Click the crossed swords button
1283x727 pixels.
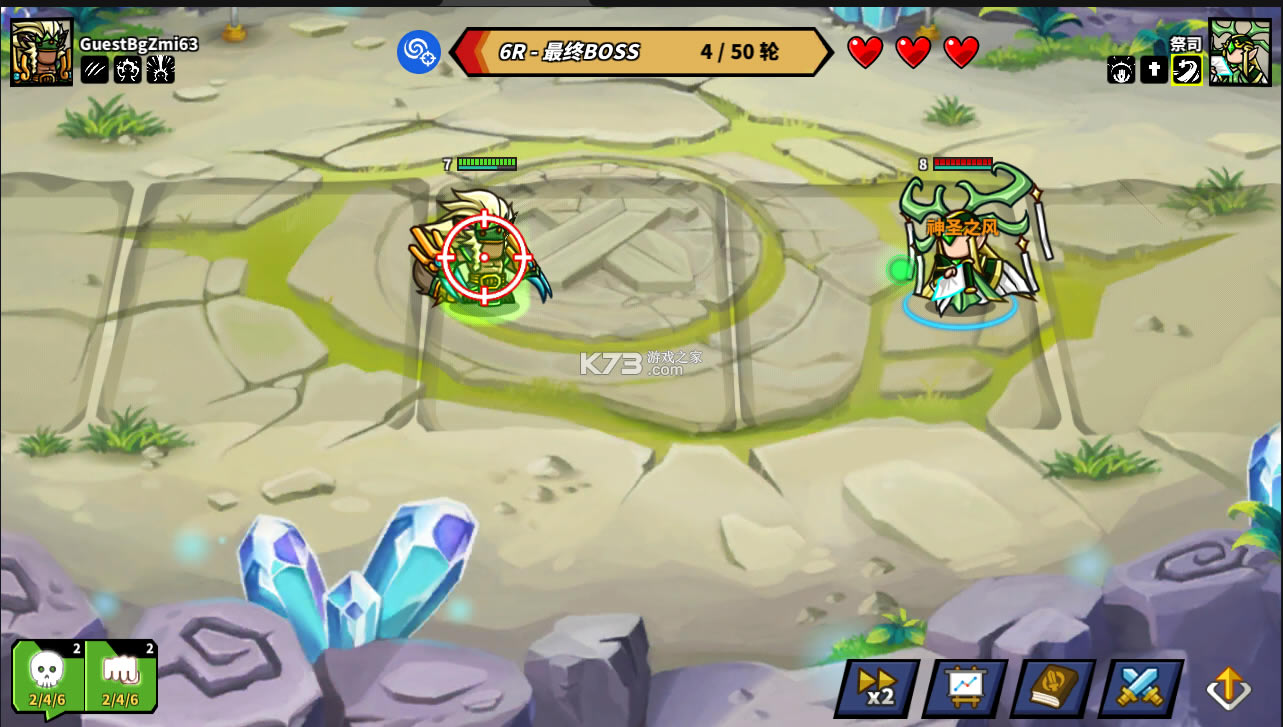coord(1140,688)
